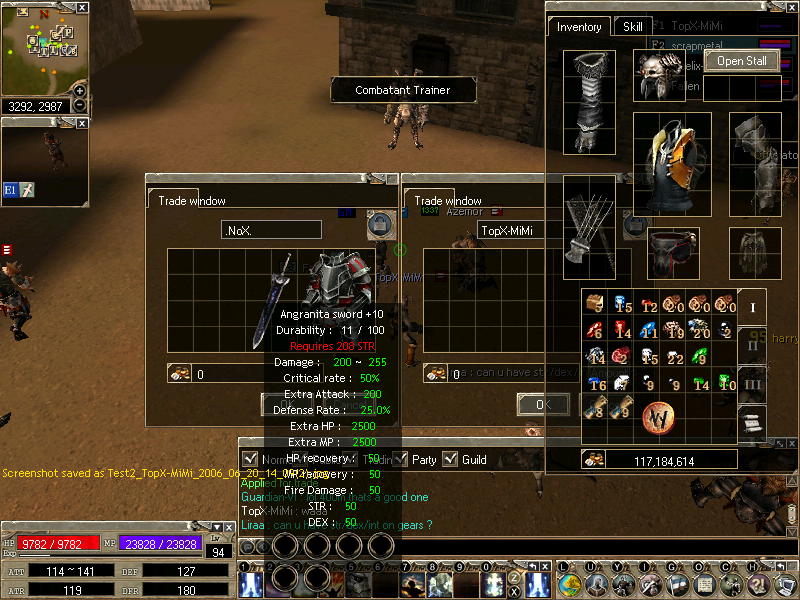Open the Inventory tab
The width and height of the screenshot is (800, 600).
click(579, 27)
